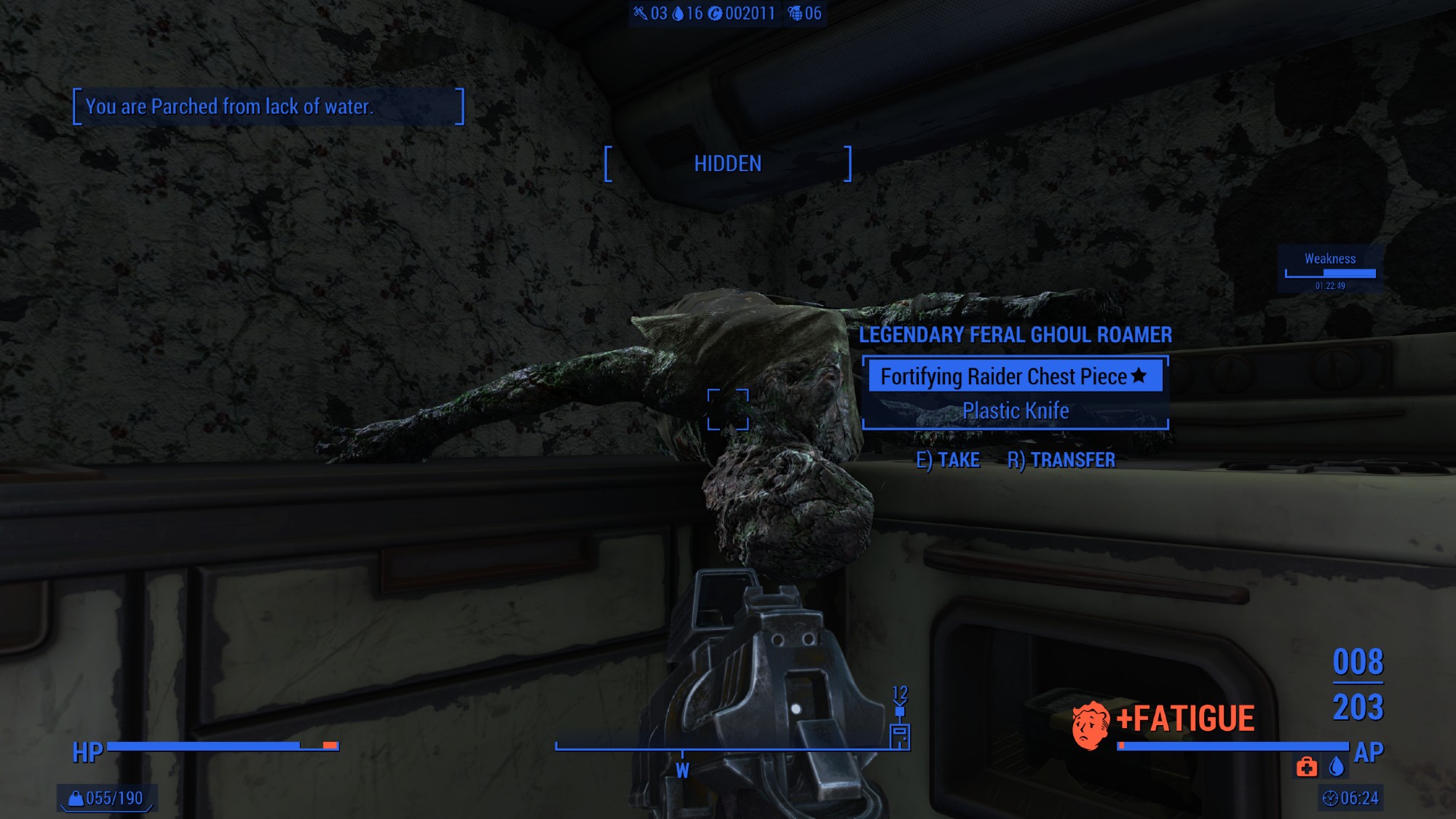Click the fatigued Vault Boy face icon
The height and width of the screenshot is (819, 1456).
click(x=1090, y=725)
